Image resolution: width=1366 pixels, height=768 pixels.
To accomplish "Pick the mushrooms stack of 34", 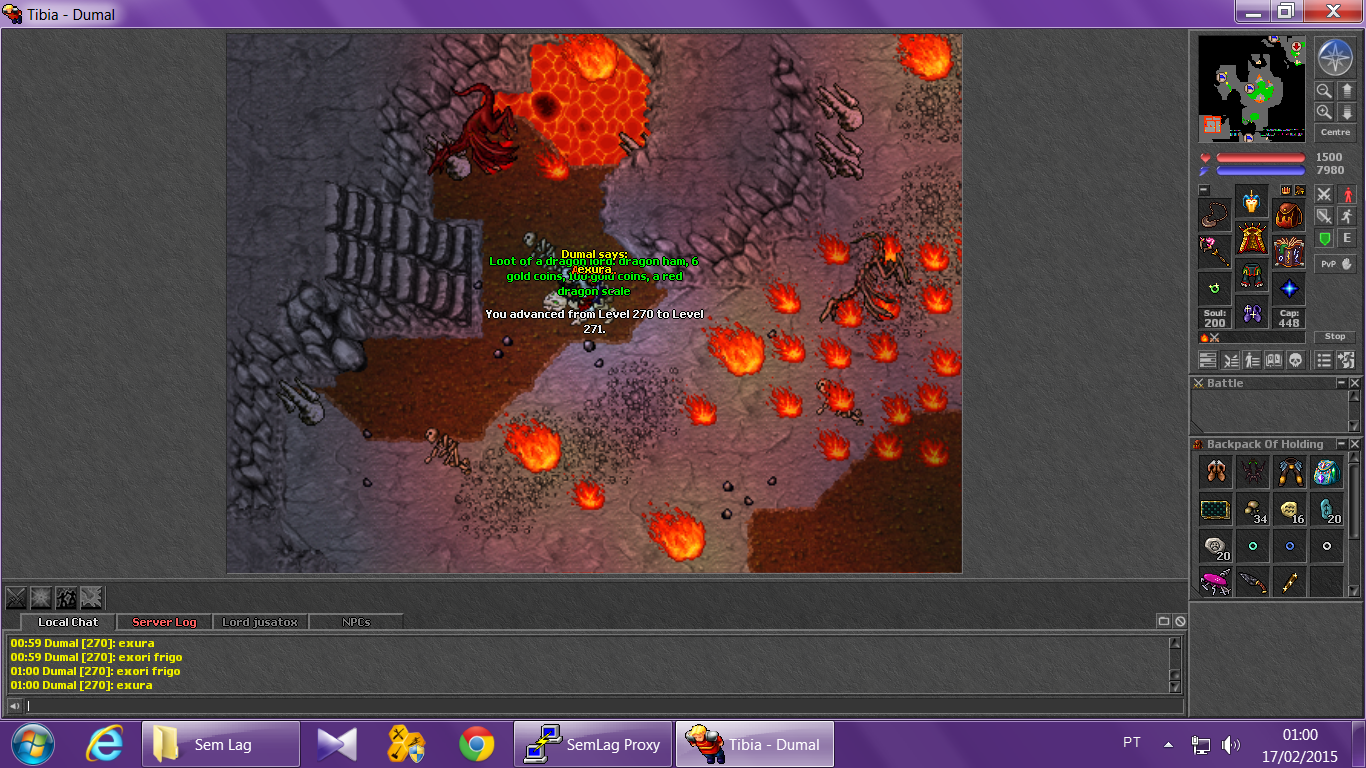I will point(1252,509).
